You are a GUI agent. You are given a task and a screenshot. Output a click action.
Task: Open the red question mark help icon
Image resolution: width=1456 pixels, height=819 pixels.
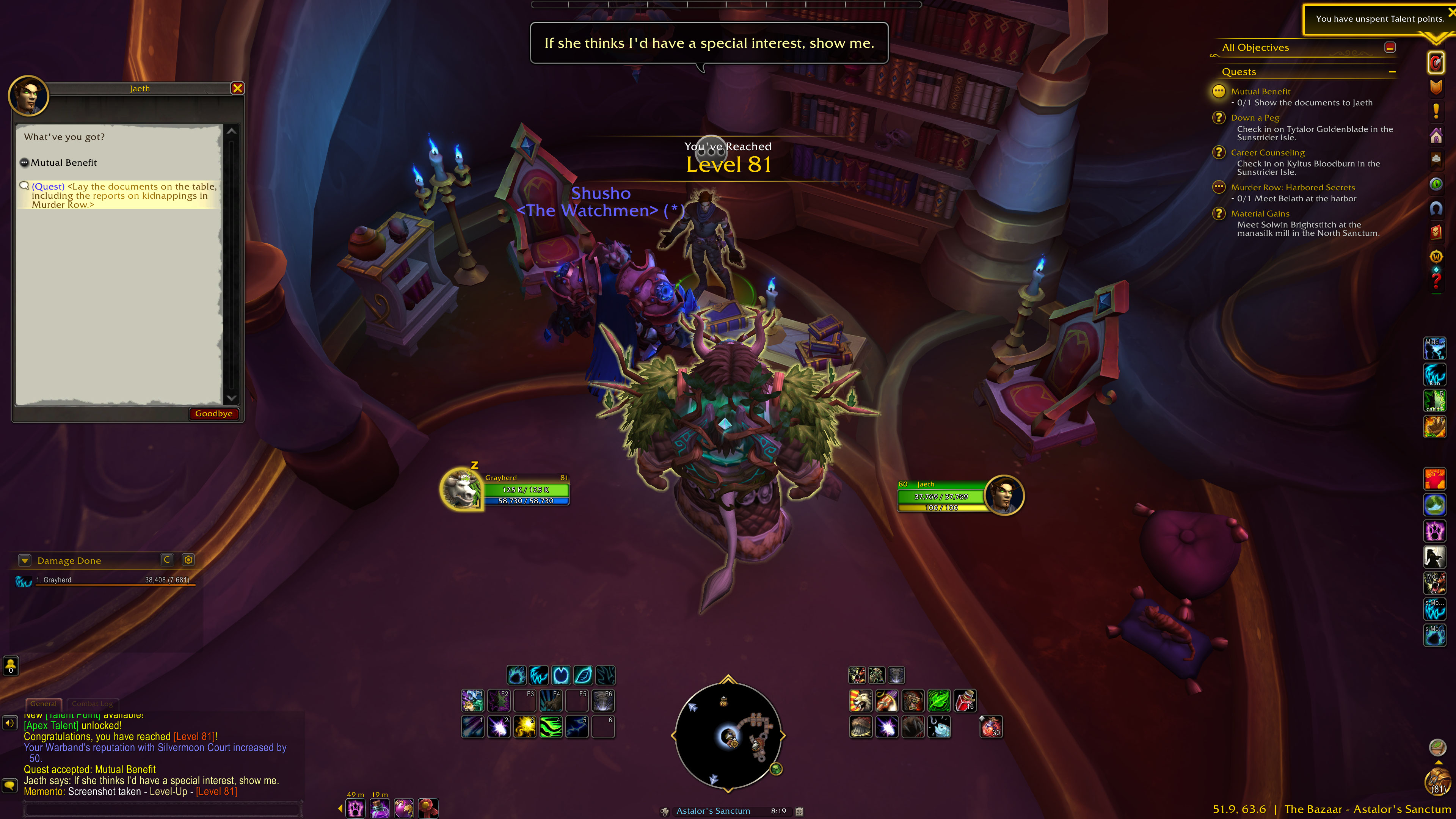tap(1436, 281)
